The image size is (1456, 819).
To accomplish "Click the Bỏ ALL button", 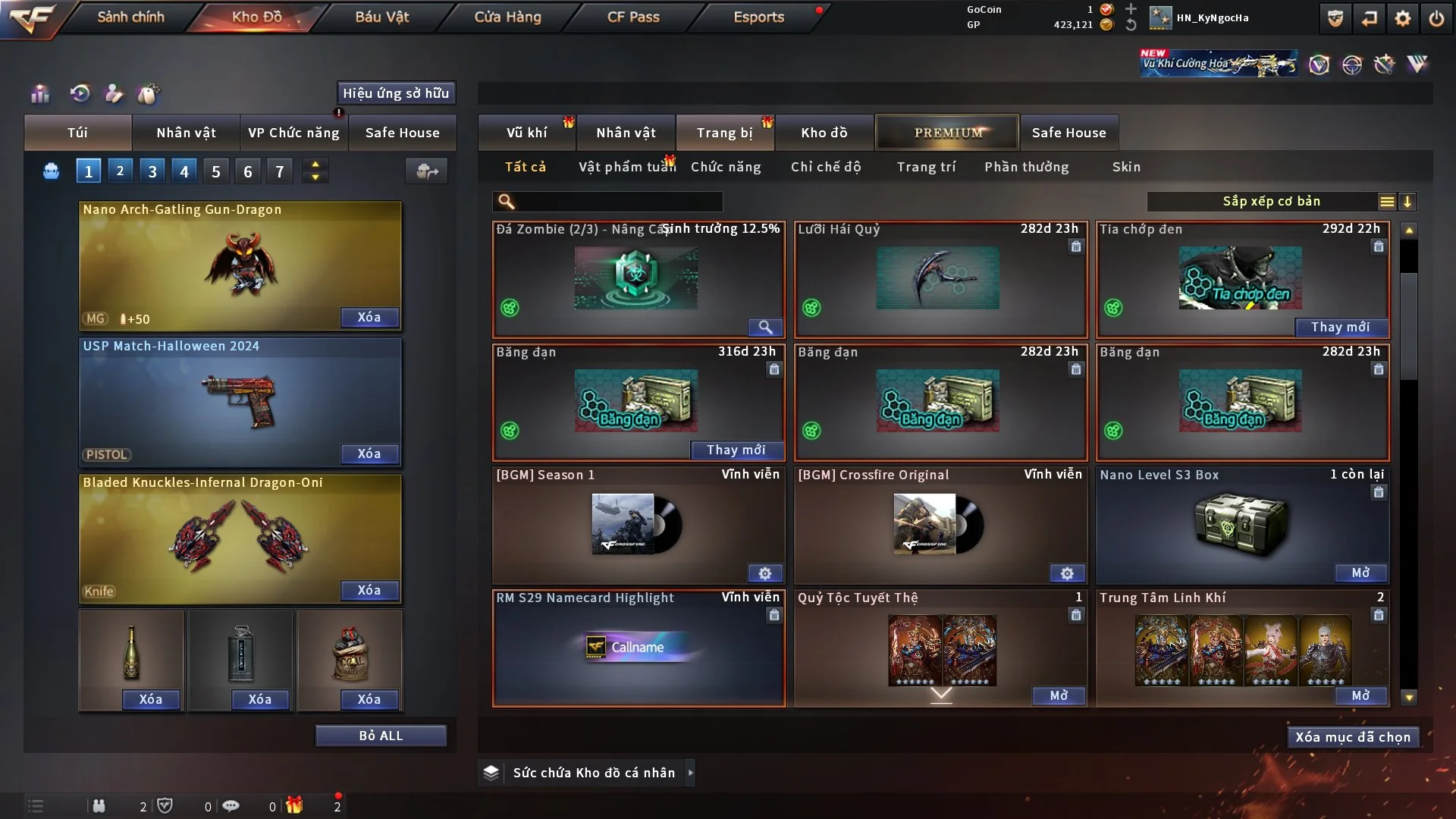I will pos(381,736).
